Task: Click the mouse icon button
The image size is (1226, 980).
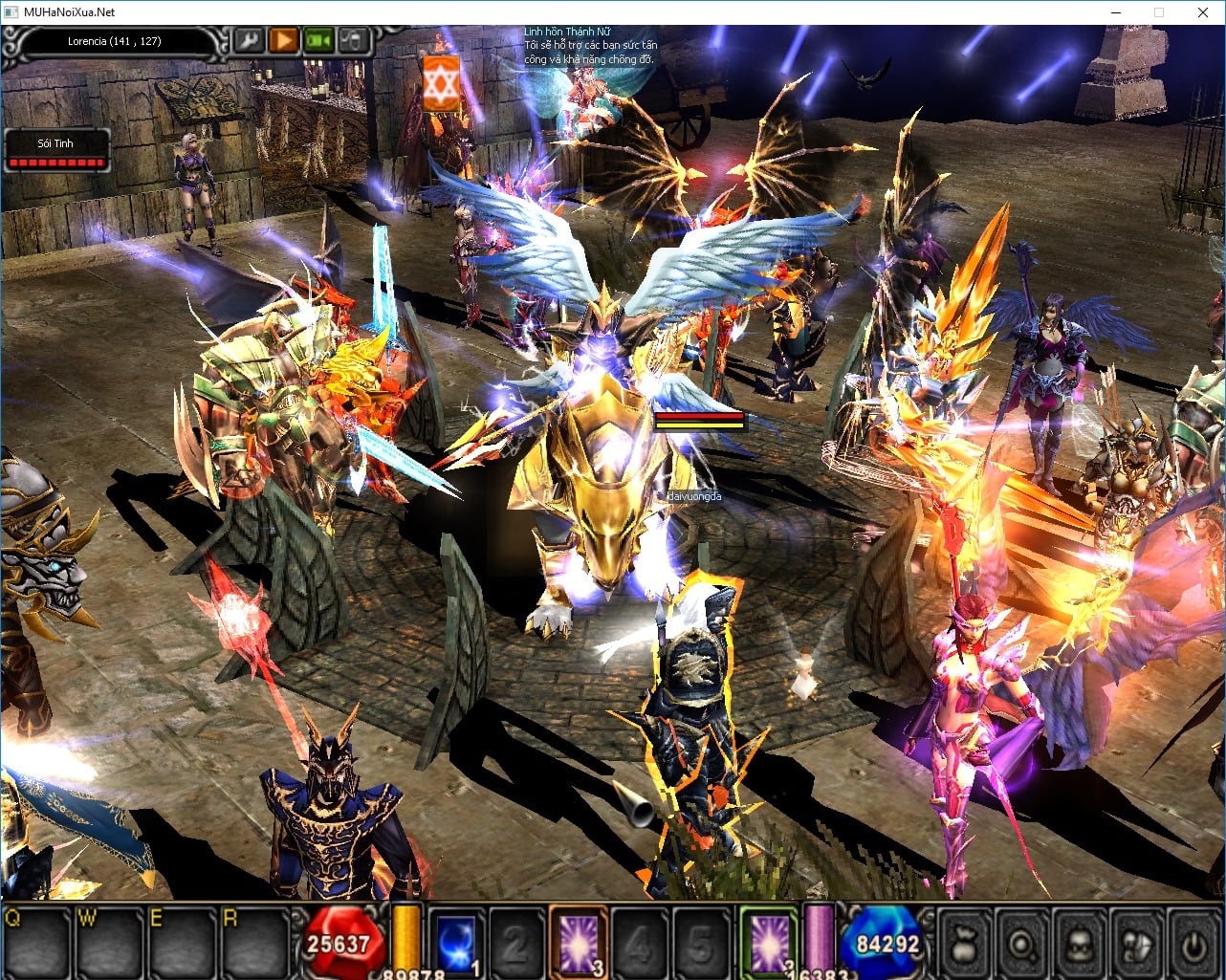Action: tap(353, 41)
